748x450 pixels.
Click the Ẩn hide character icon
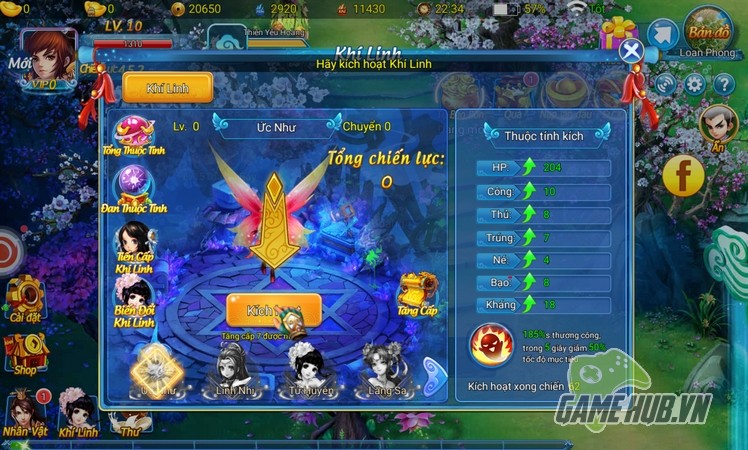717,125
